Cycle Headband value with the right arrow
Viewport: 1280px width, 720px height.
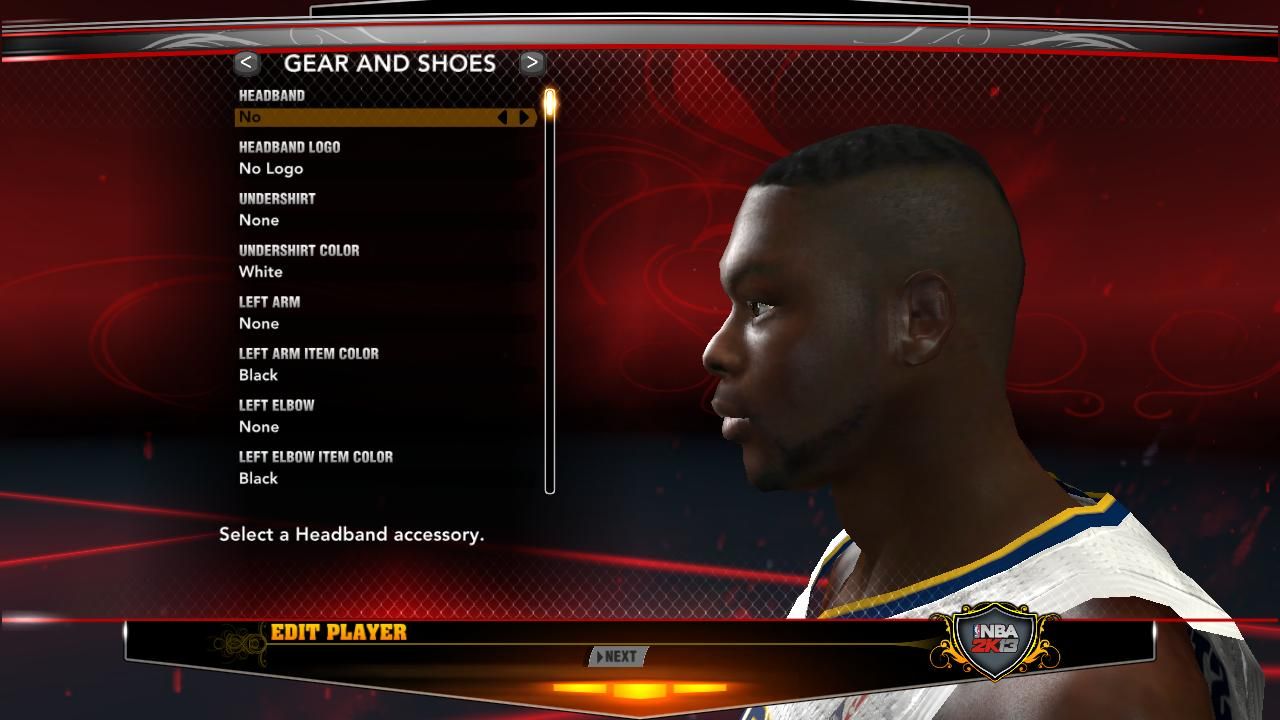[x=524, y=117]
